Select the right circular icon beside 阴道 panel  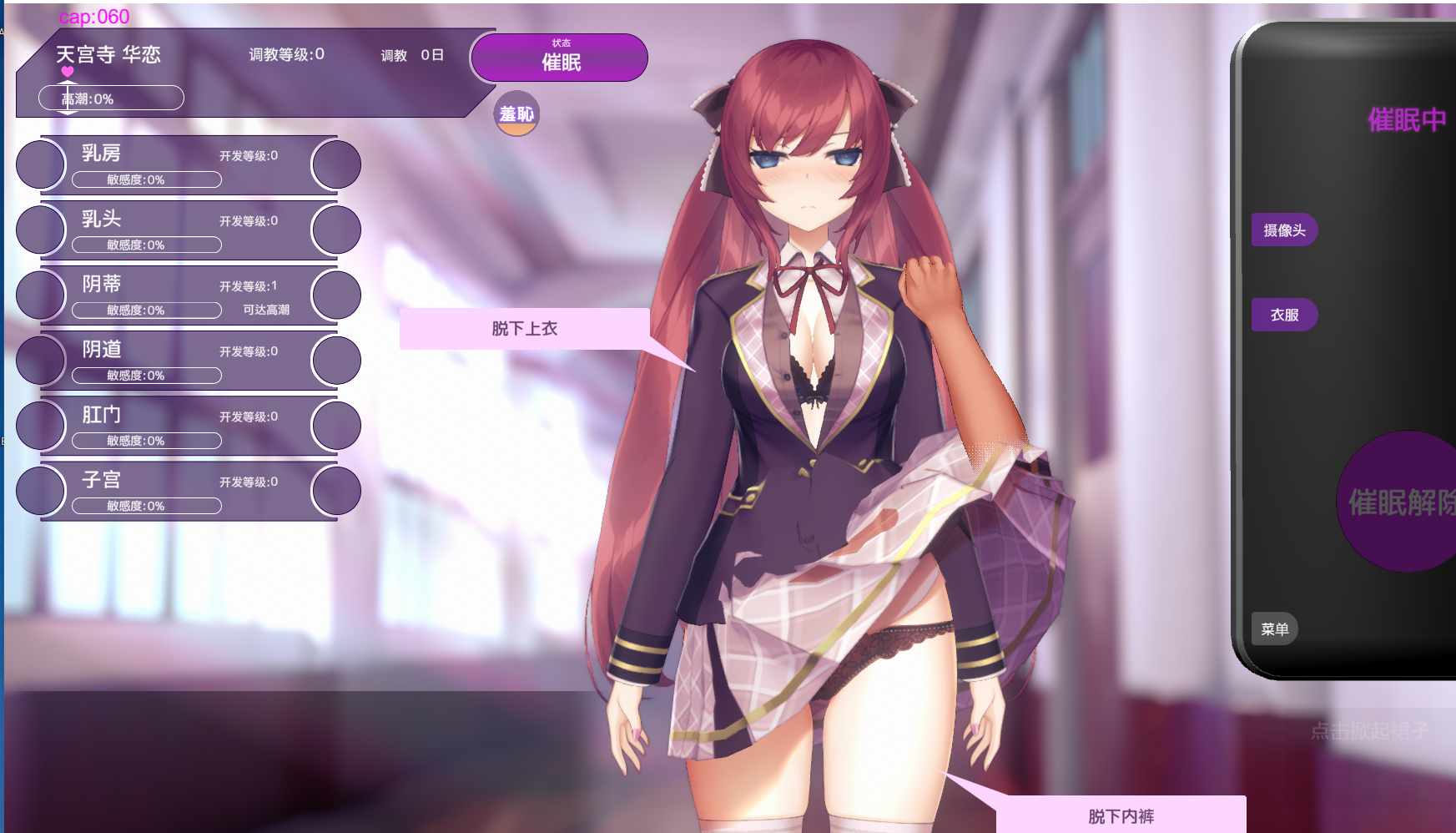pos(335,360)
